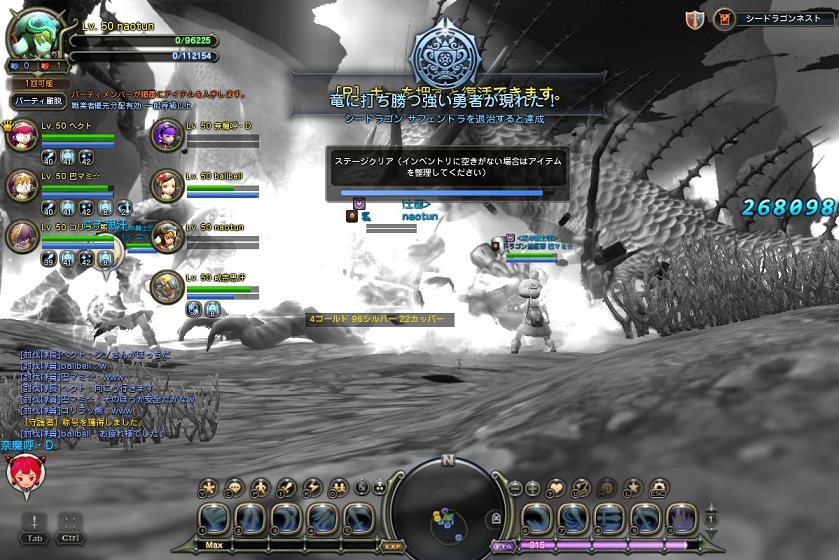Open the ESC system menu icon

pyautogui.click(x=658, y=488)
